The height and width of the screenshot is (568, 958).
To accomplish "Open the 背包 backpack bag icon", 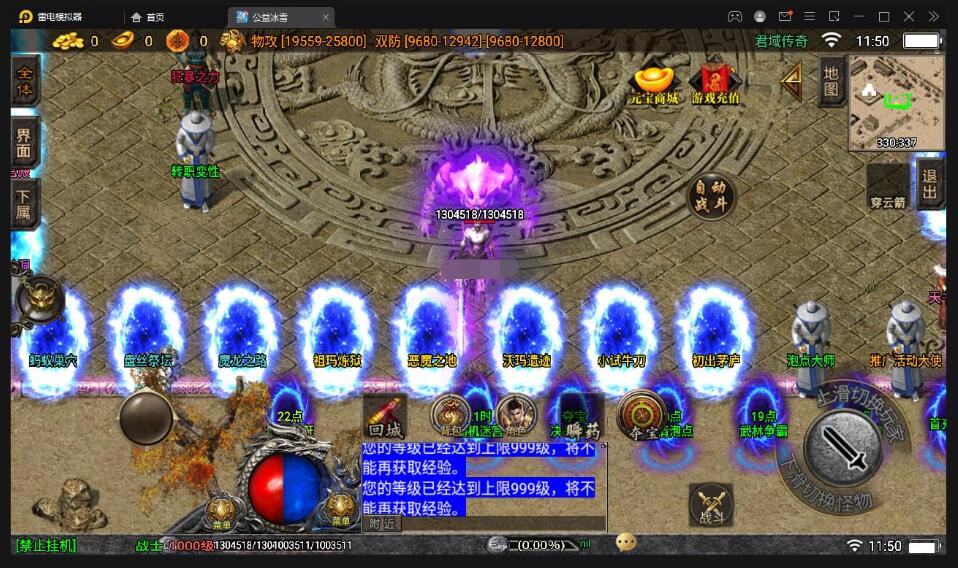I will tap(451, 415).
